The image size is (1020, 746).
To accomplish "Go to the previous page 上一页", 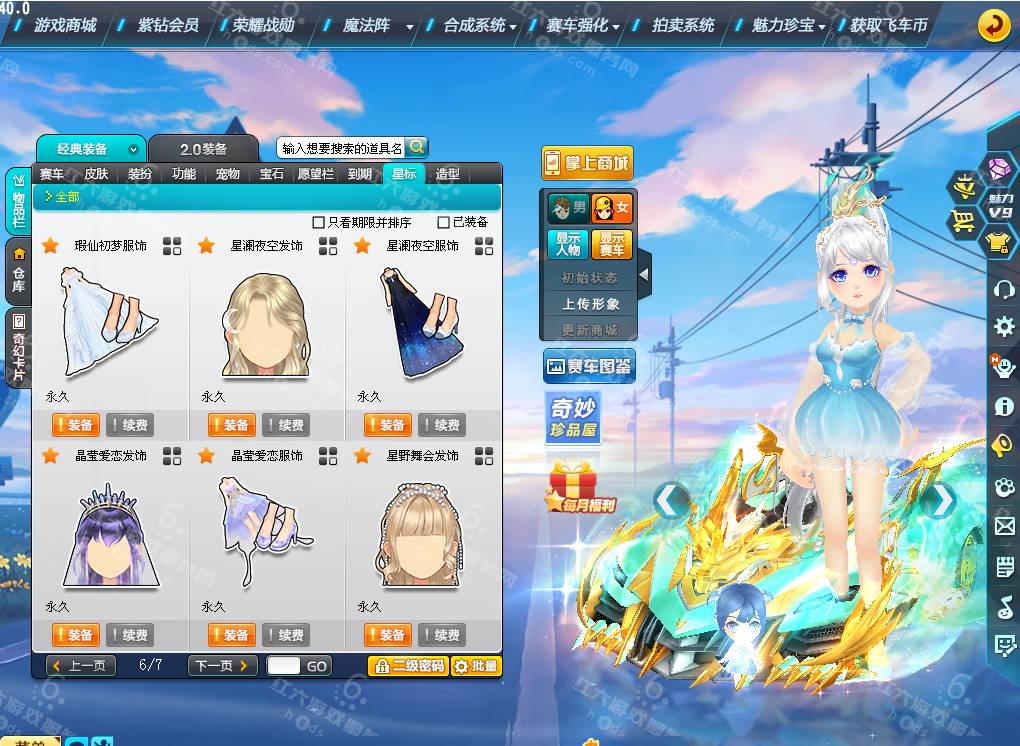I will pos(81,665).
